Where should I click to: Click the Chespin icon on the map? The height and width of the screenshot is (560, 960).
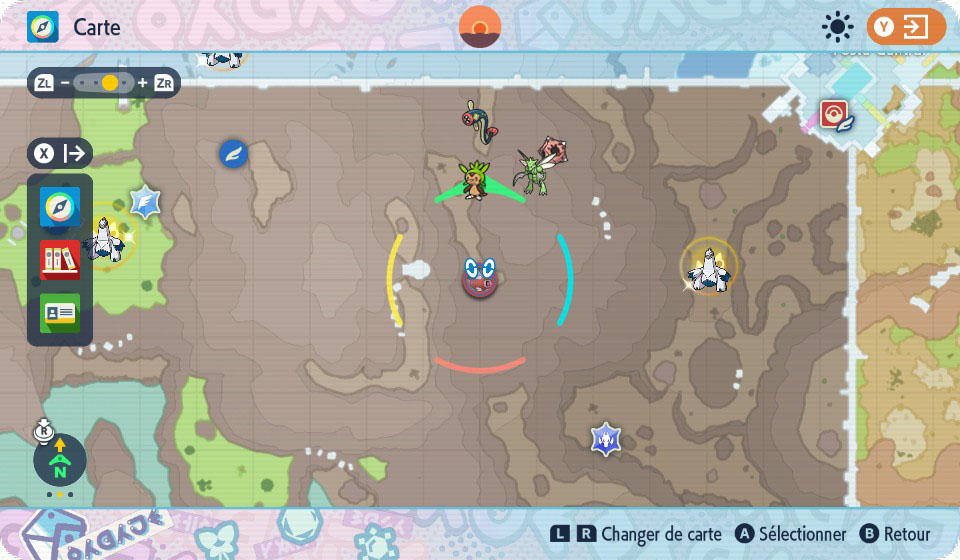[x=473, y=179]
